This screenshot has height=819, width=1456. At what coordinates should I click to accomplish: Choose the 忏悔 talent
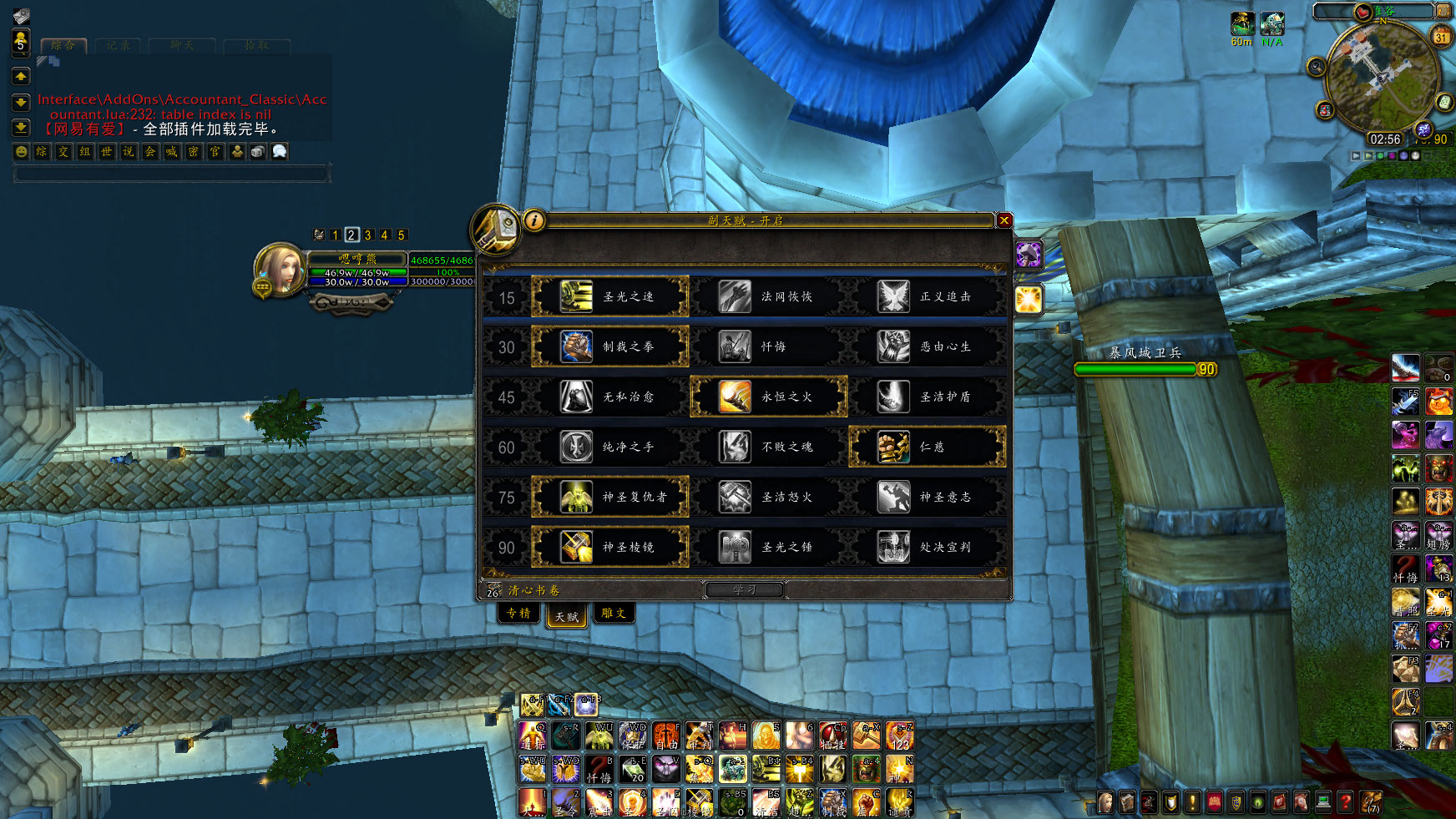coord(769,346)
